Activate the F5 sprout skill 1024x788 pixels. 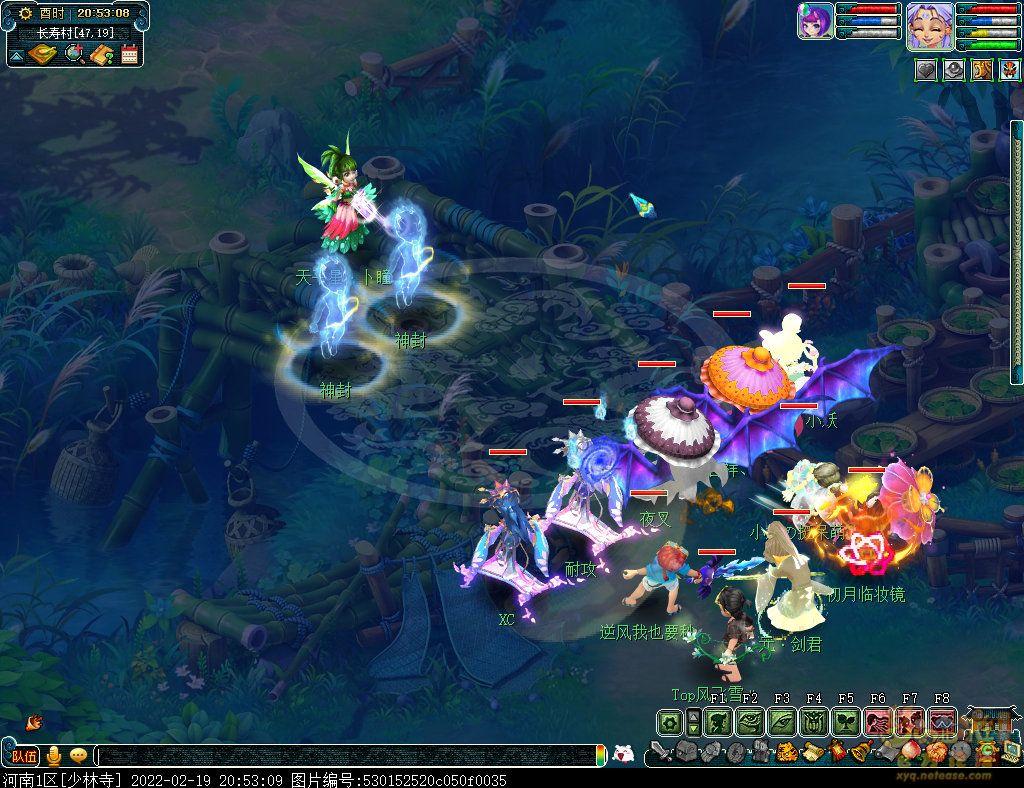point(845,721)
